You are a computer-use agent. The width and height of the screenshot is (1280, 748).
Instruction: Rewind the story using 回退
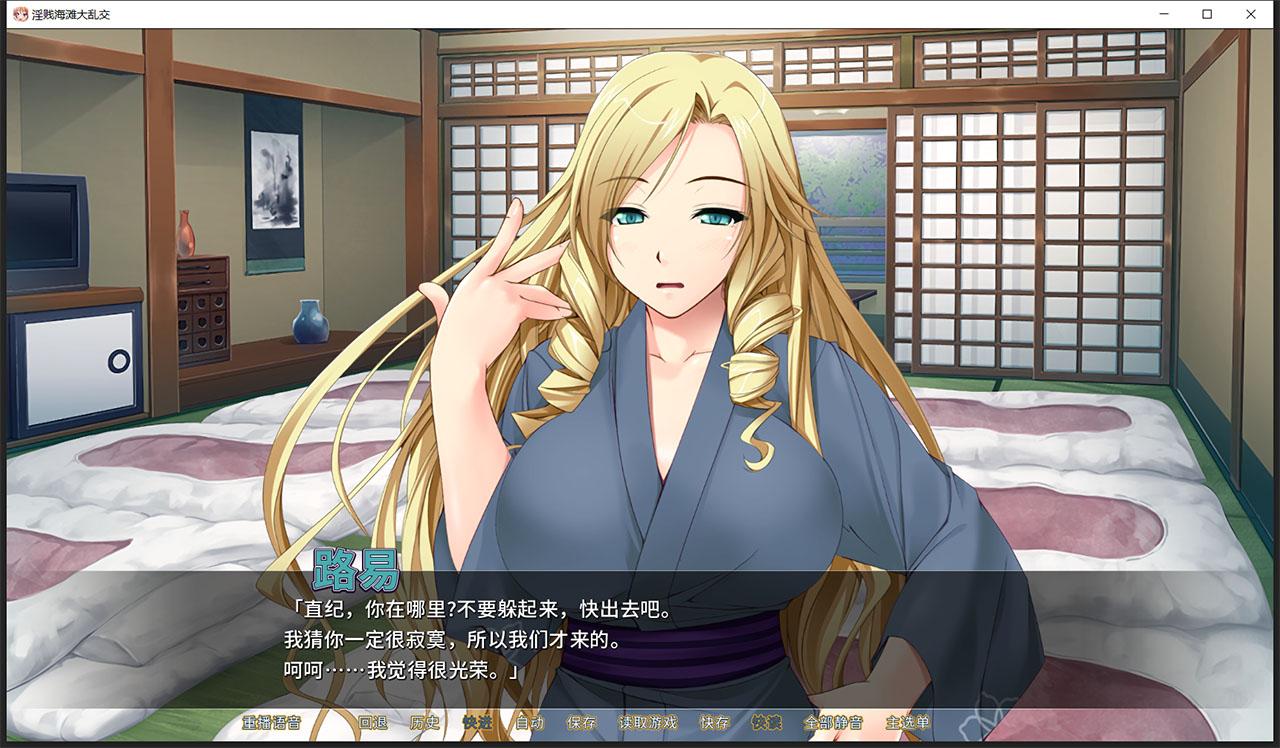[x=372, y=723]
